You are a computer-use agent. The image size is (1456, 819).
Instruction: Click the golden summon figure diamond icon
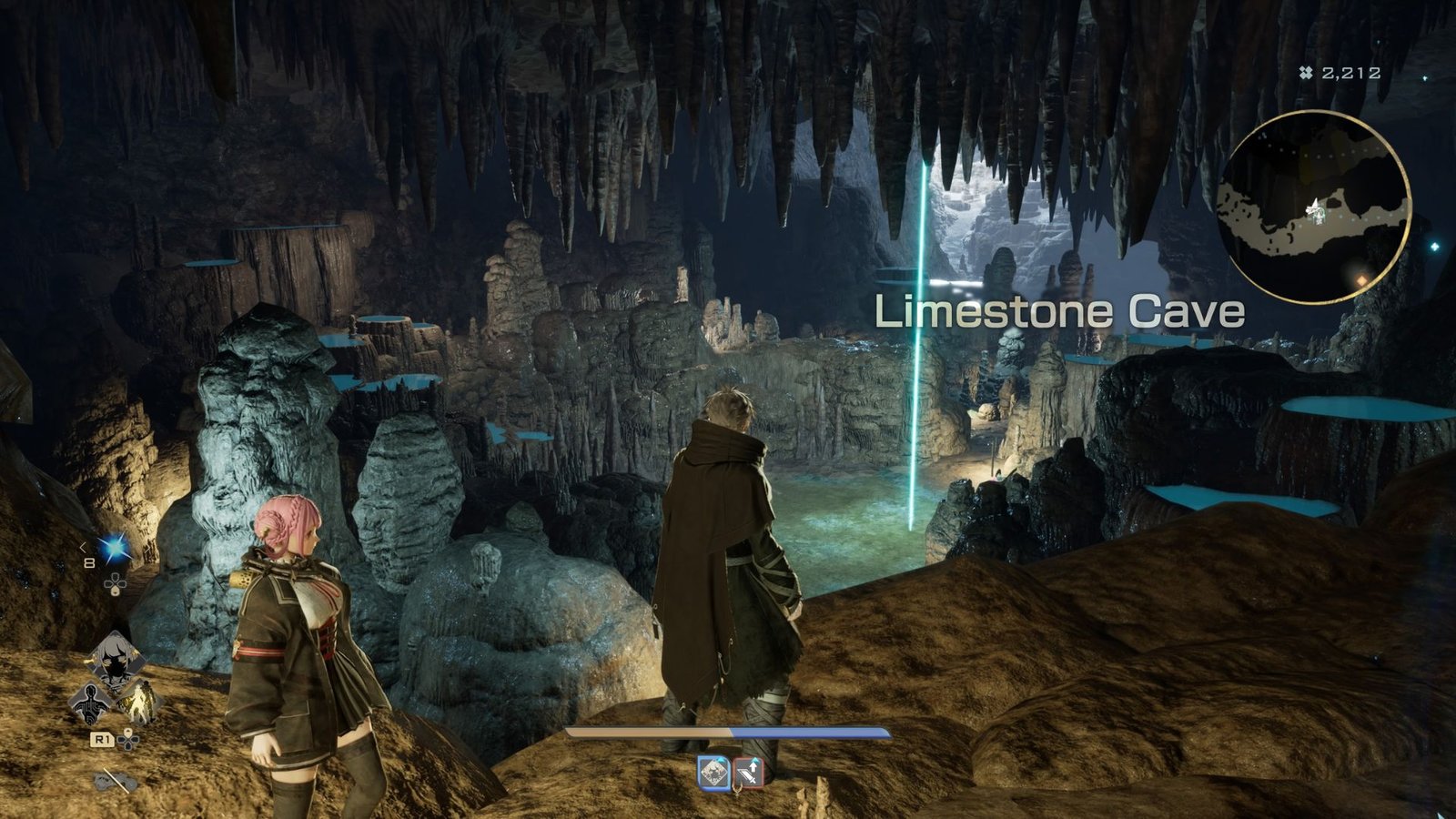point(139,699)
